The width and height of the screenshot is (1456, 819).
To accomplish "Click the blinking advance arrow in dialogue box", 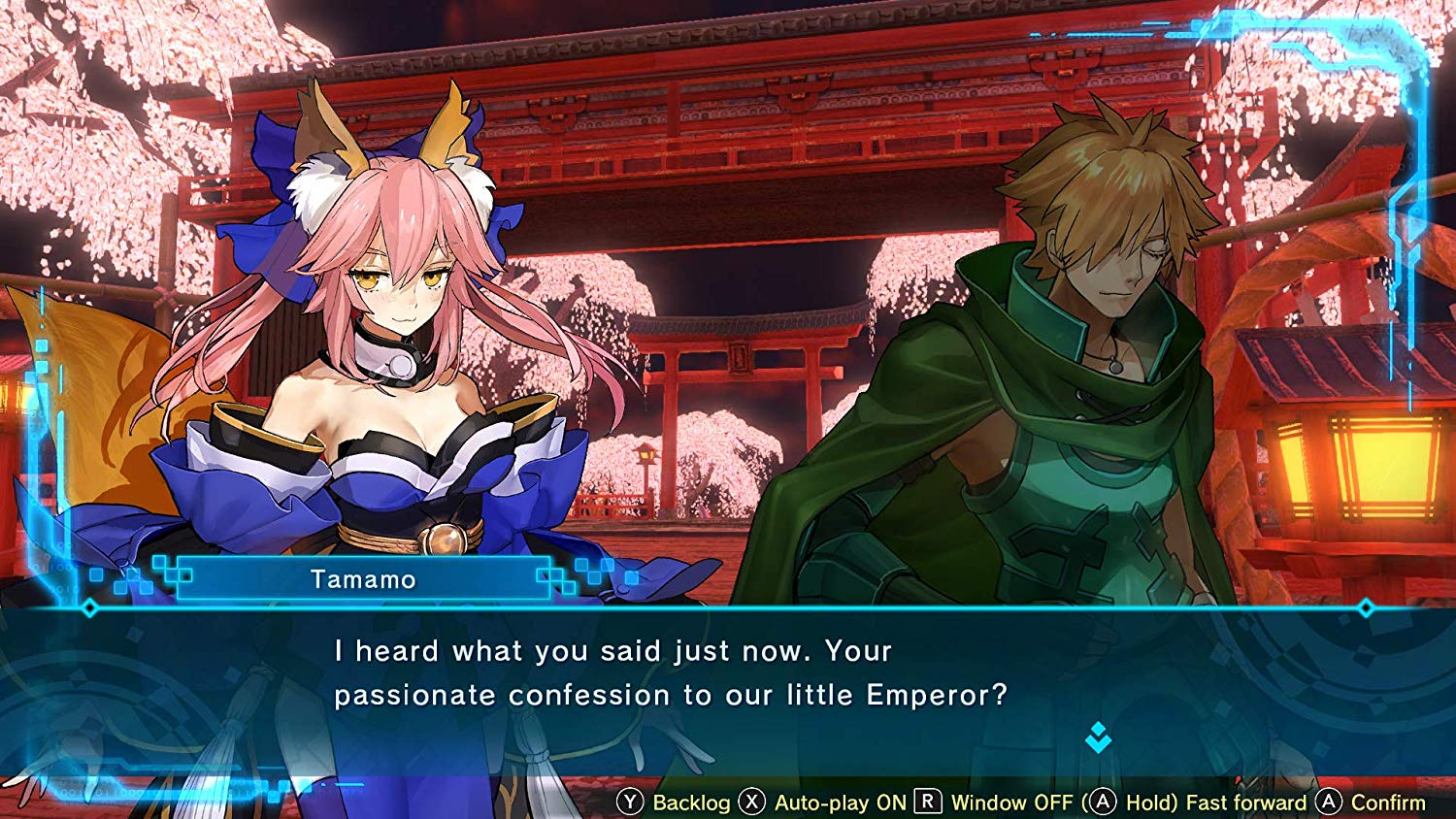I will coord(1100,737).
